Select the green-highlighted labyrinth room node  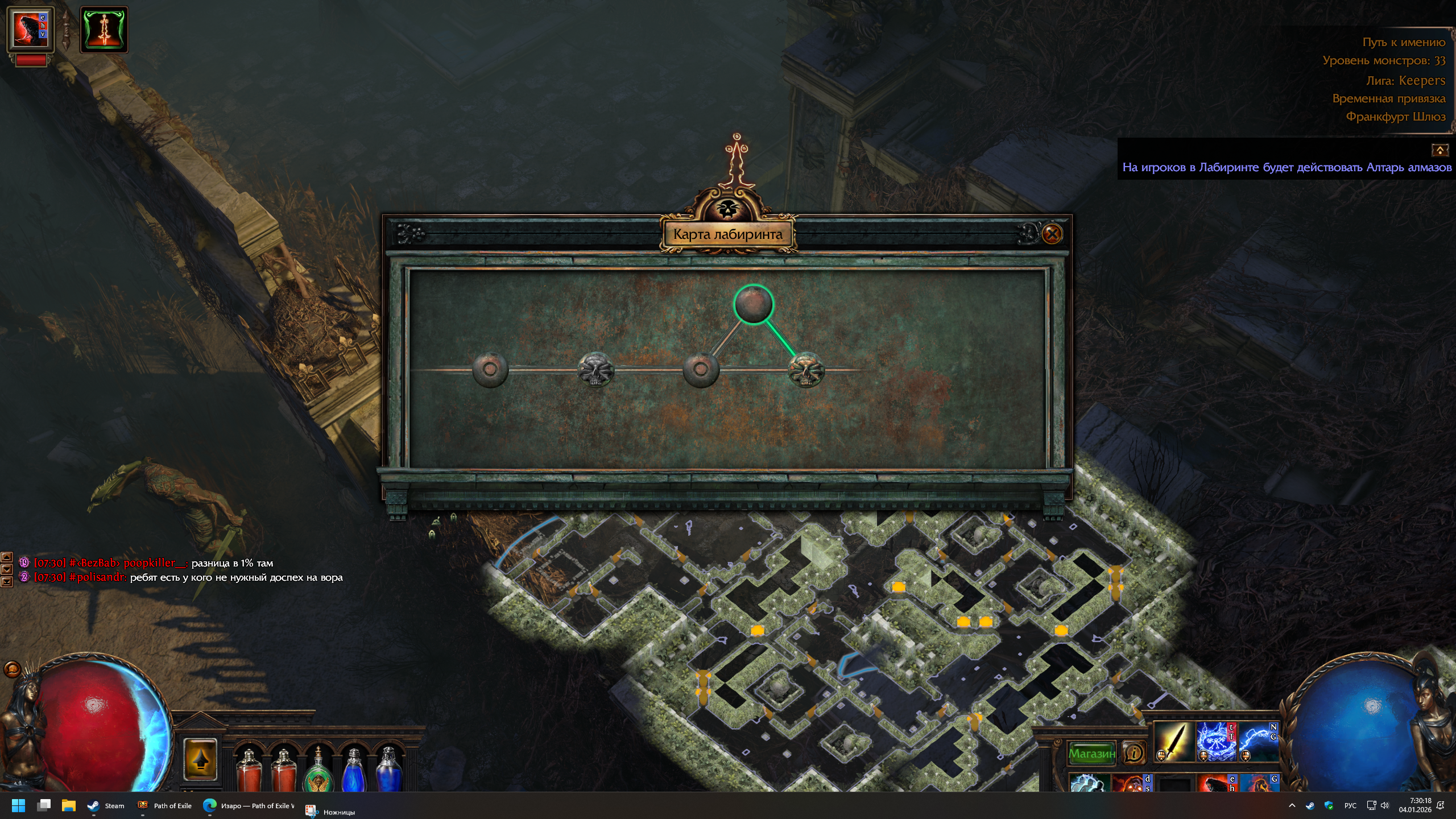click(754, 304)
